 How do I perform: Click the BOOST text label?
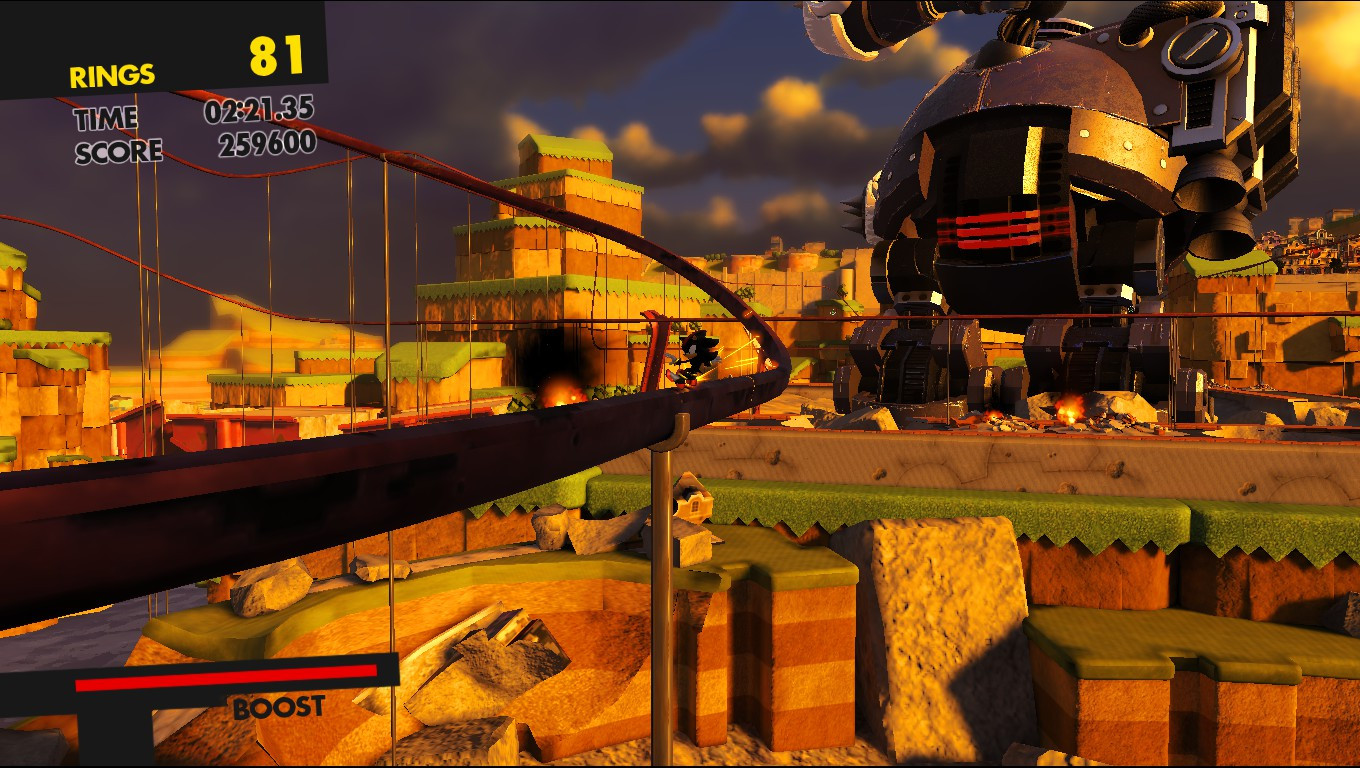click(x=277, y=707)
